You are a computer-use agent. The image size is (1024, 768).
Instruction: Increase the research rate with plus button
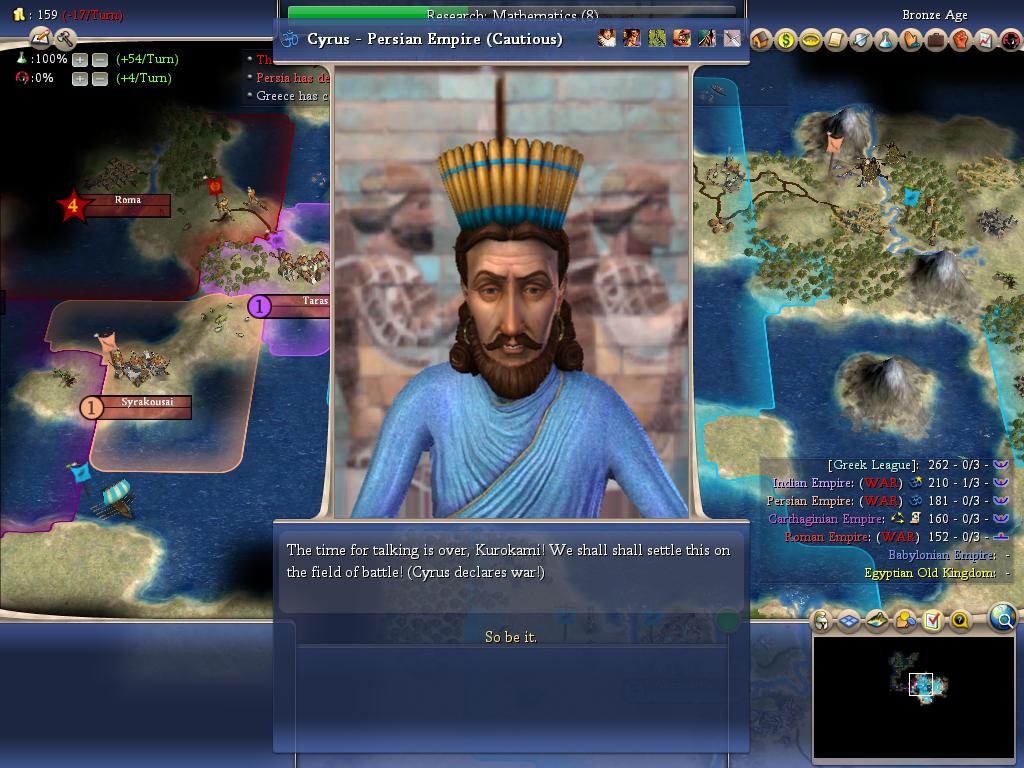[x=80, y=59]
